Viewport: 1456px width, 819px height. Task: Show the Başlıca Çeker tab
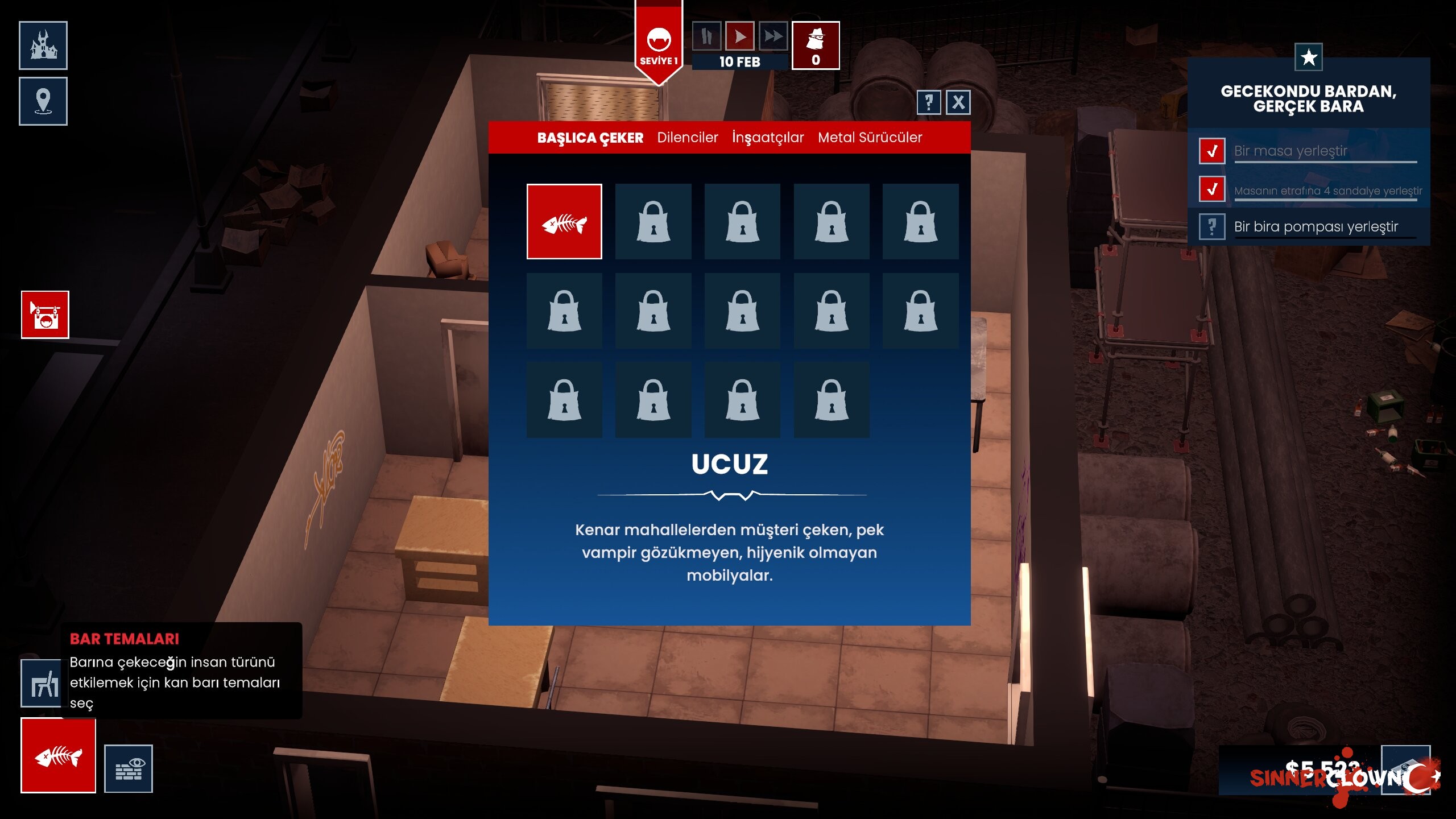click(x=590, y=138)
